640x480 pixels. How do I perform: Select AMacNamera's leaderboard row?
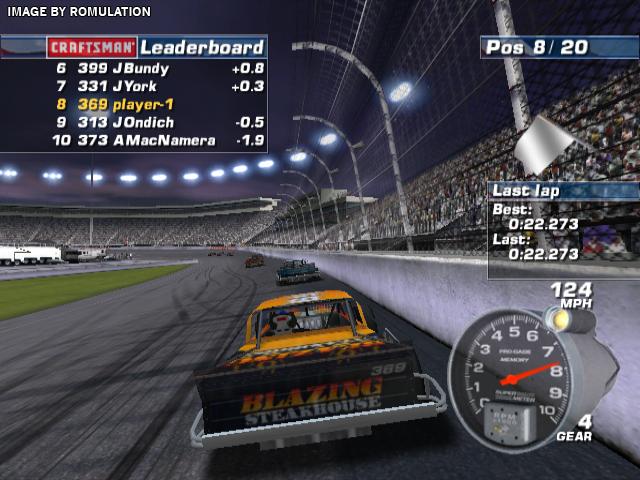(135, 141)
